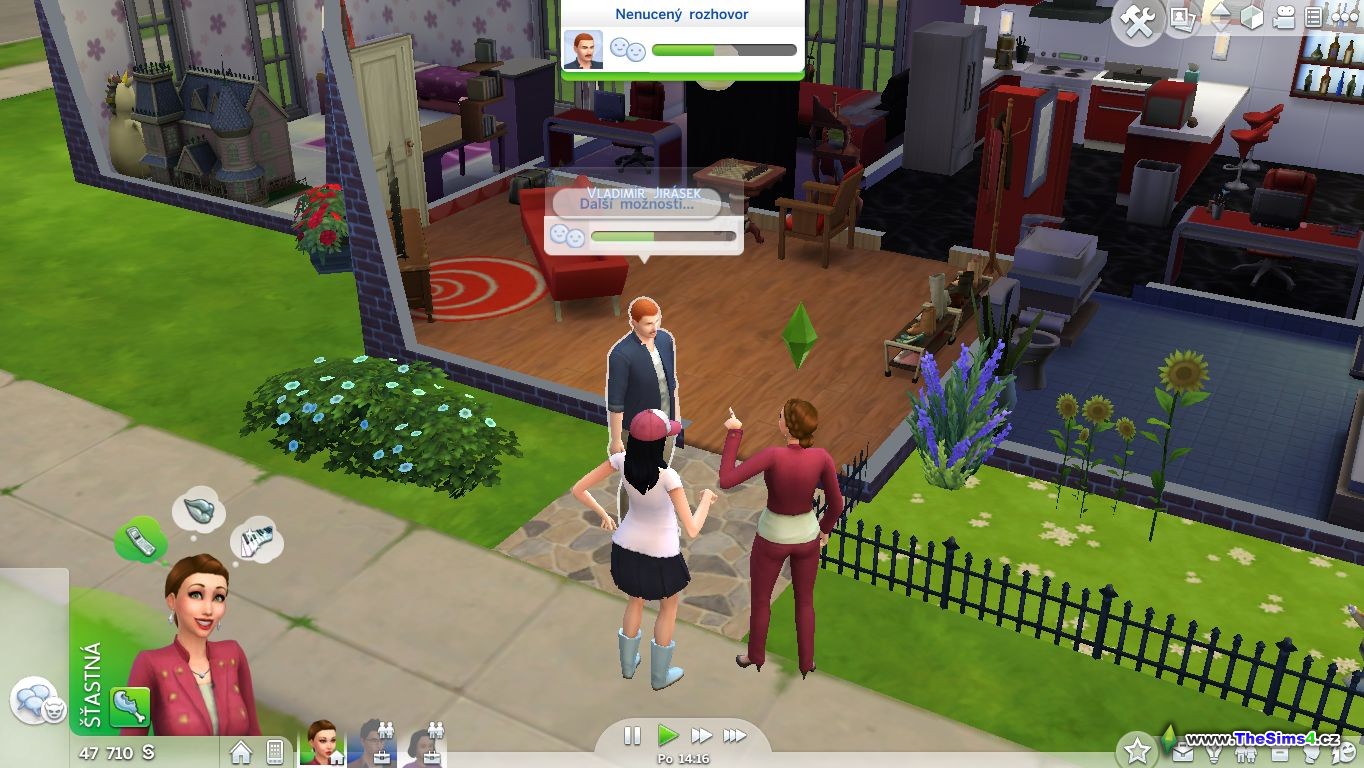Open Build Mode with hammer and wrench icon

coord(1138,21)
